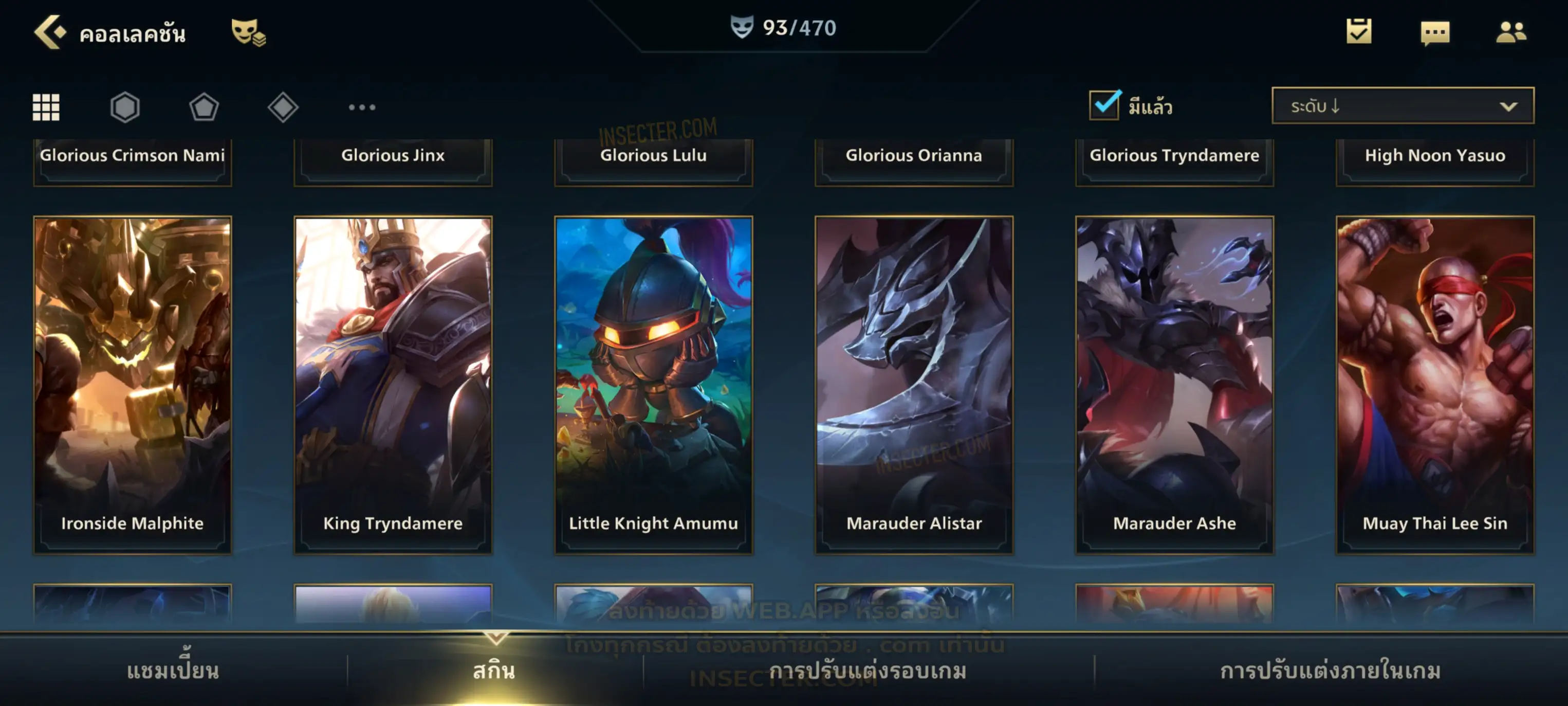Switch to the การปรับแต่งภายในเกม tab
The height and width of the screenshot is (706, 1568).
click(x=1331, y=671)
